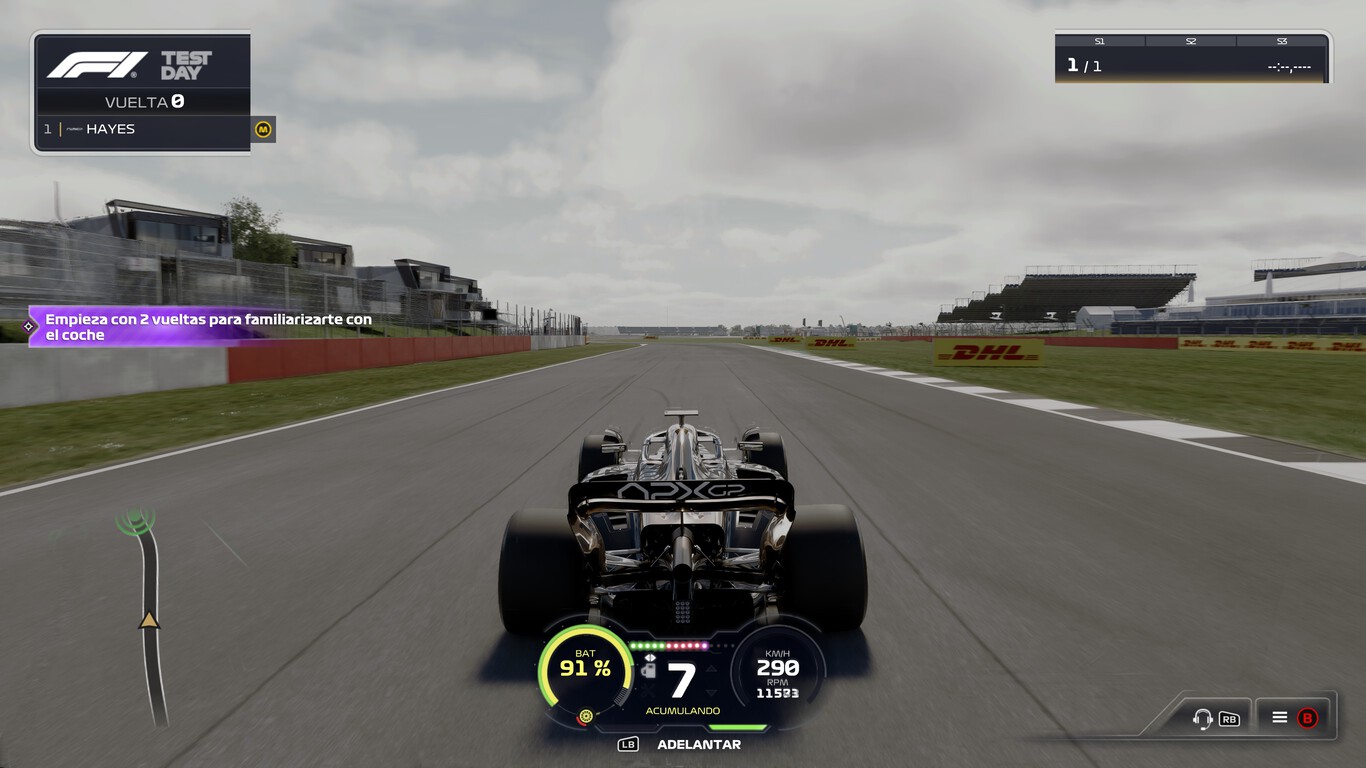The height and width of the screenshot is (768, 1366).
Task: Collapse the down chevron beside the gear number
Action: [711, 692]
